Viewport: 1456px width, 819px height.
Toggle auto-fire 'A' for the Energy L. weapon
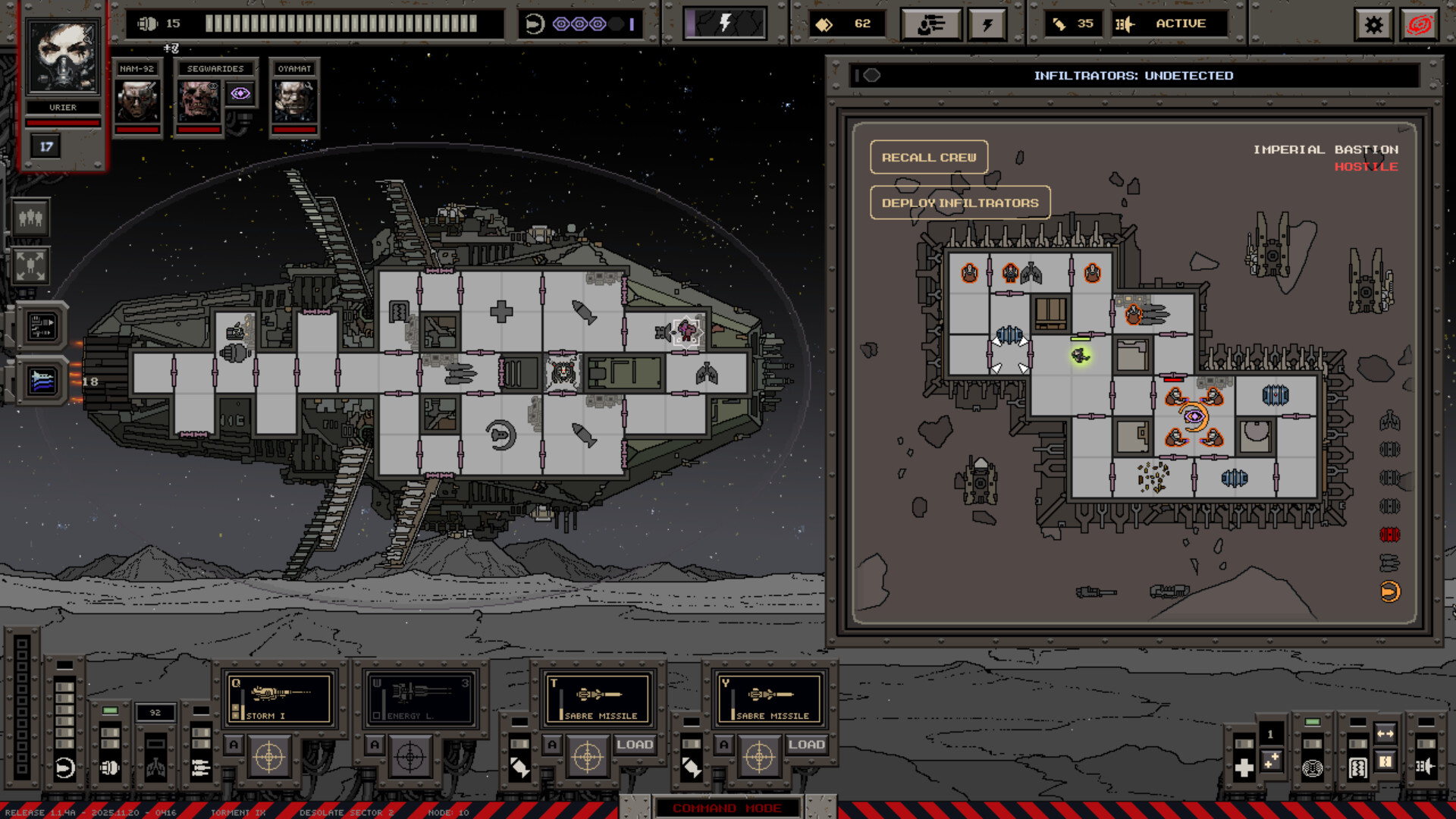pos(375,745)
